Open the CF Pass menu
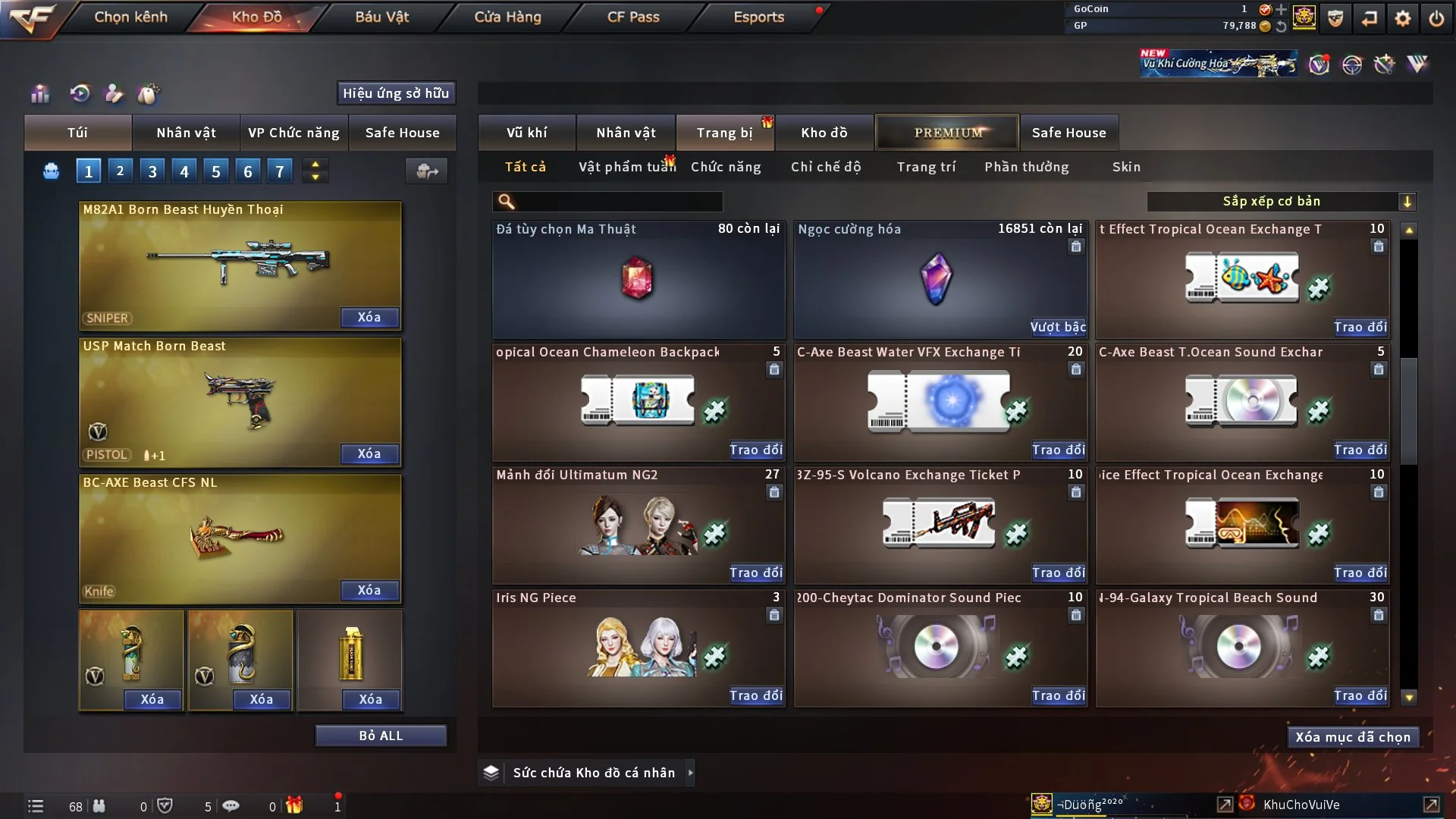 click(x=633, y=17)
